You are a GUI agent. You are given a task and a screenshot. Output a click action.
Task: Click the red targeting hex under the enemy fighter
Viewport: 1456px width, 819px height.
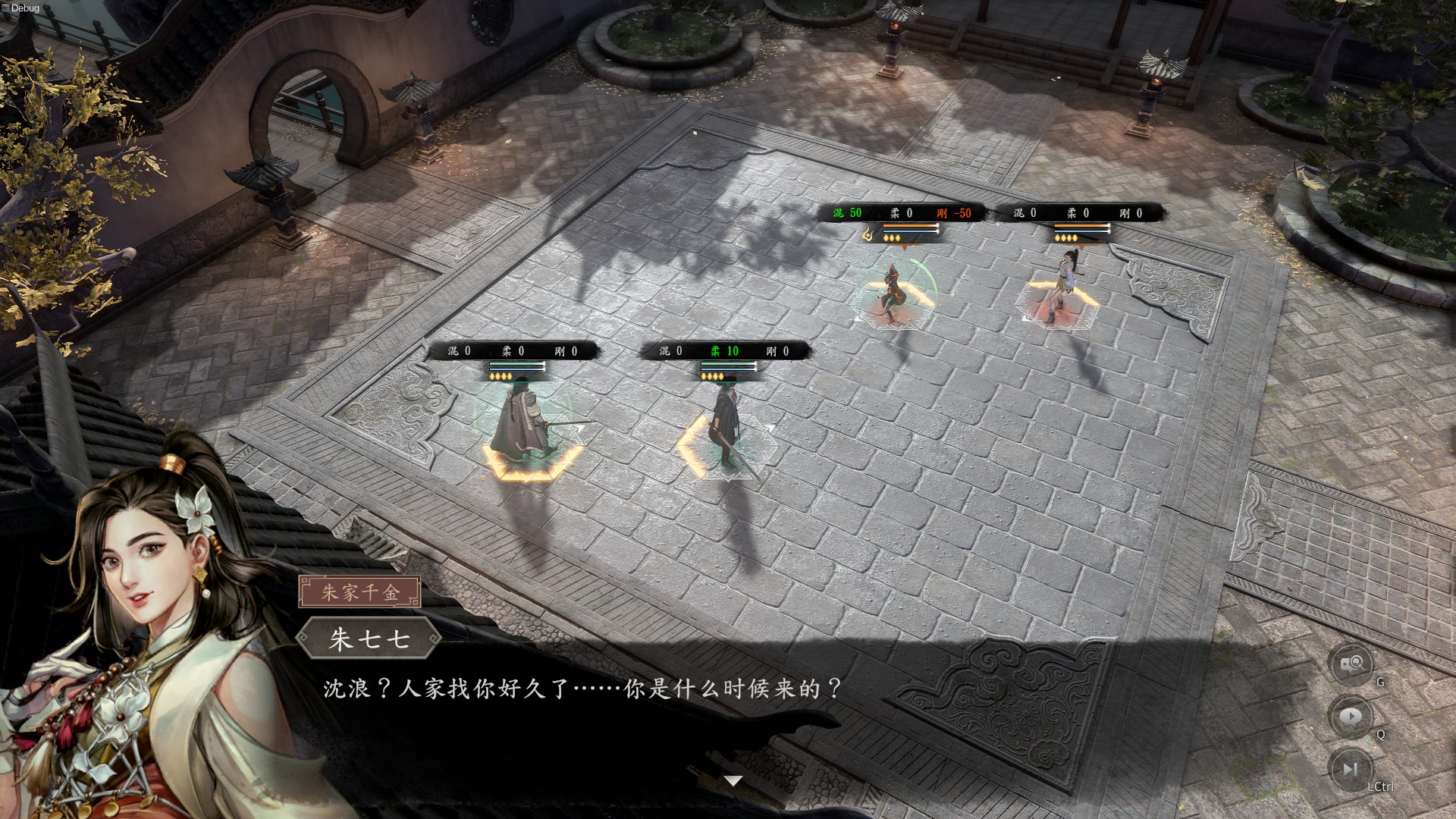tap(891, 309)
